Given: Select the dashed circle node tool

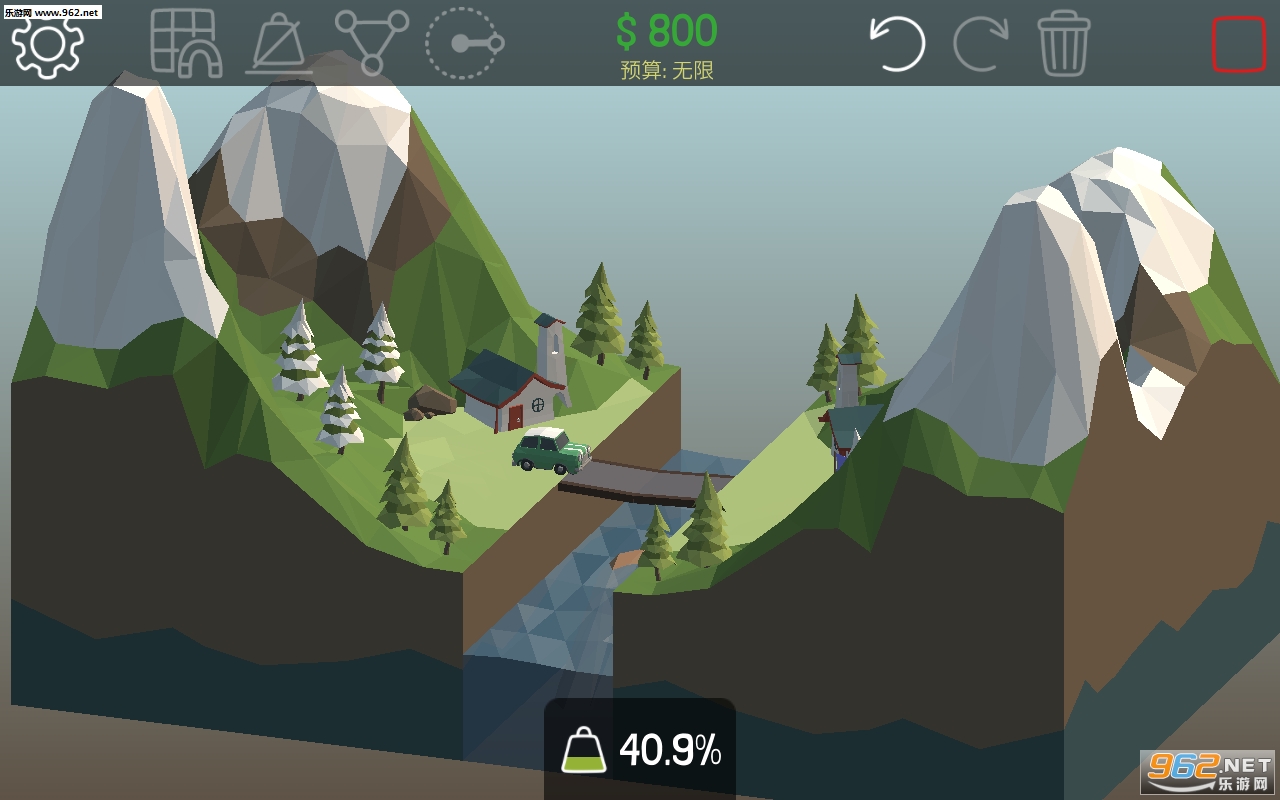Looking at the screenshot, I should [x=462, y=44].
